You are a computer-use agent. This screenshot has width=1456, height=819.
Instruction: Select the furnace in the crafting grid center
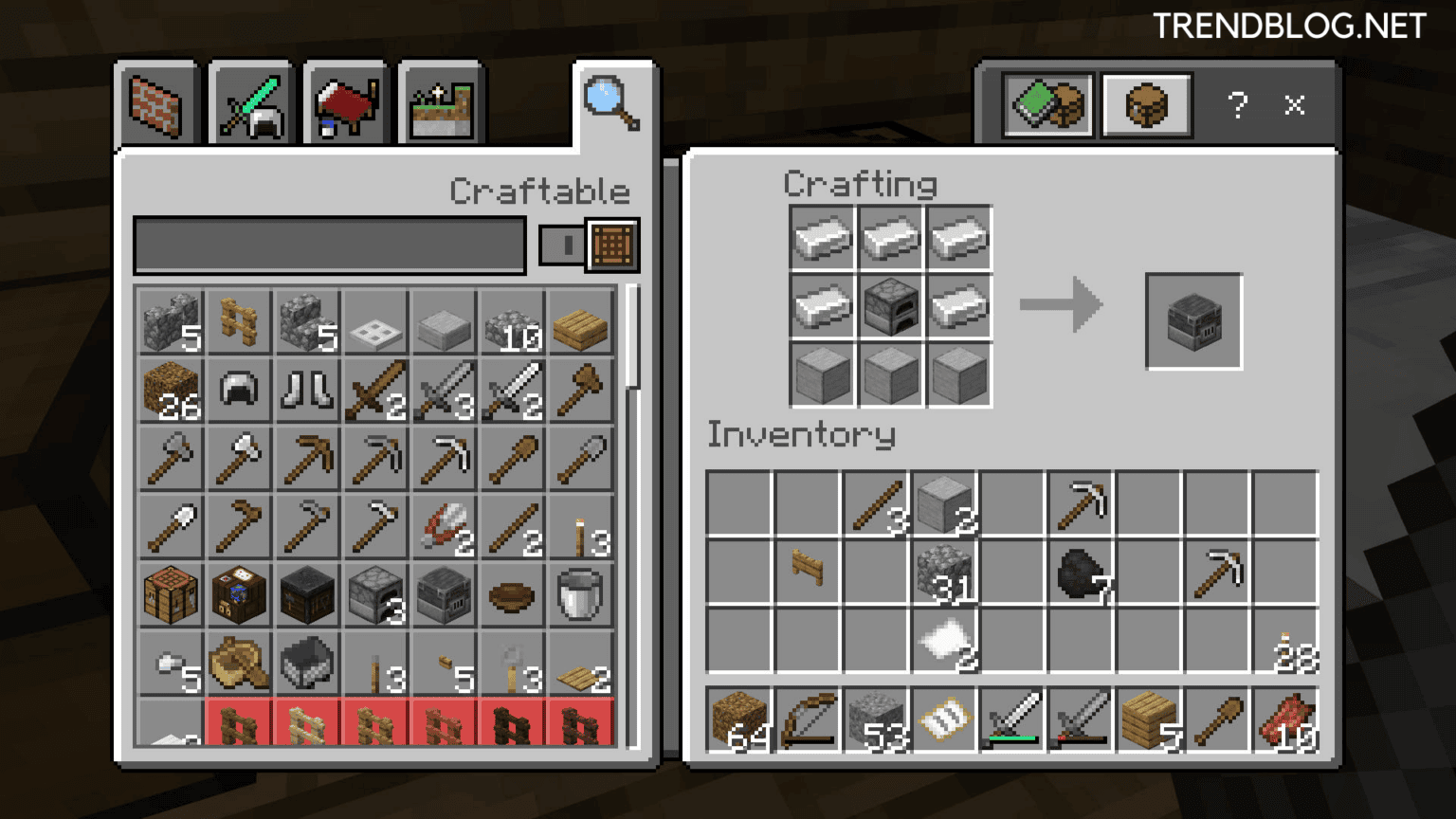(x=891, y=306)
